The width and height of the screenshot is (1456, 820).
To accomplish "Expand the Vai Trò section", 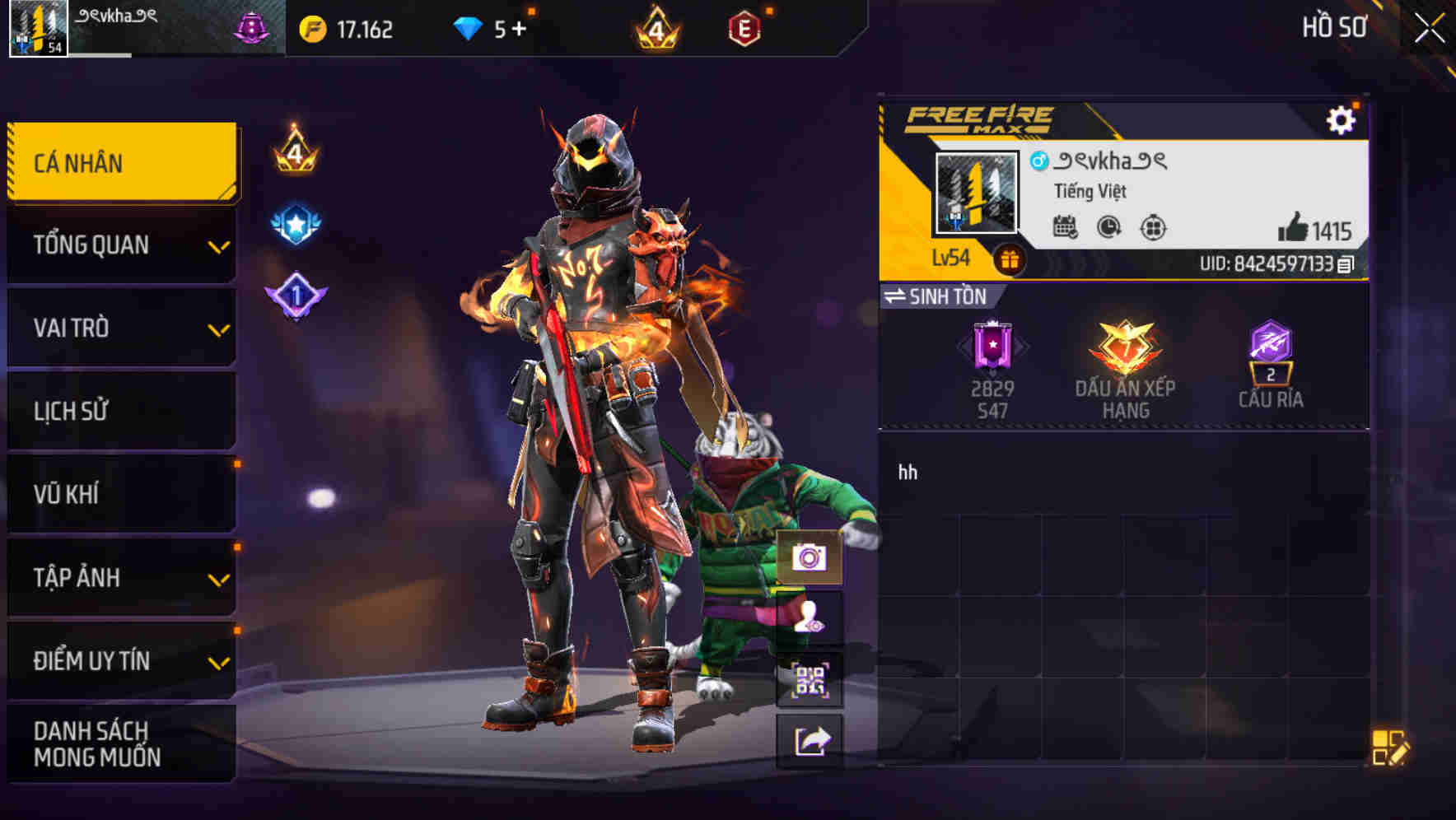I will click(120, 328).
